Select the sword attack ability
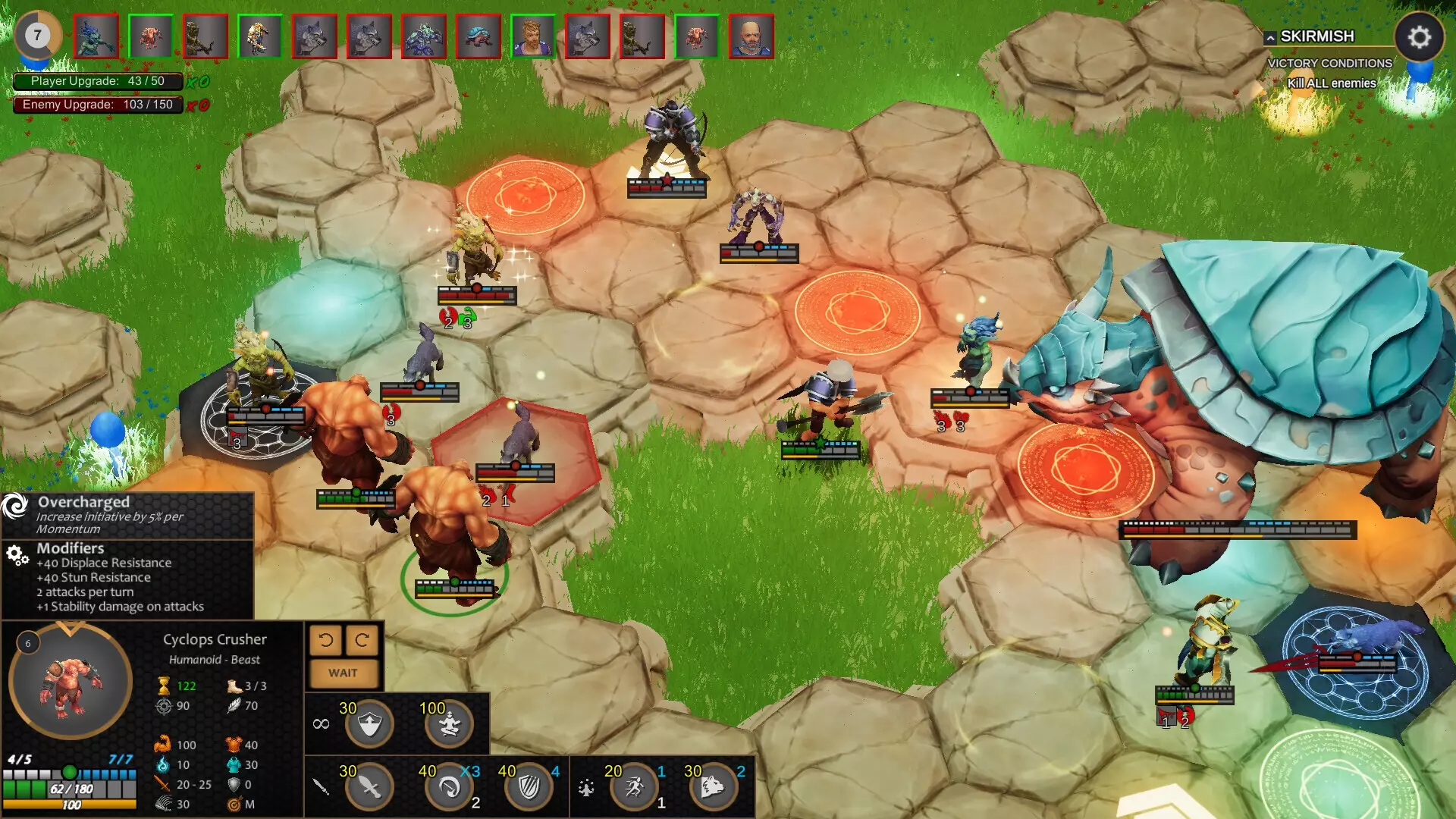 tap(369, 787)
